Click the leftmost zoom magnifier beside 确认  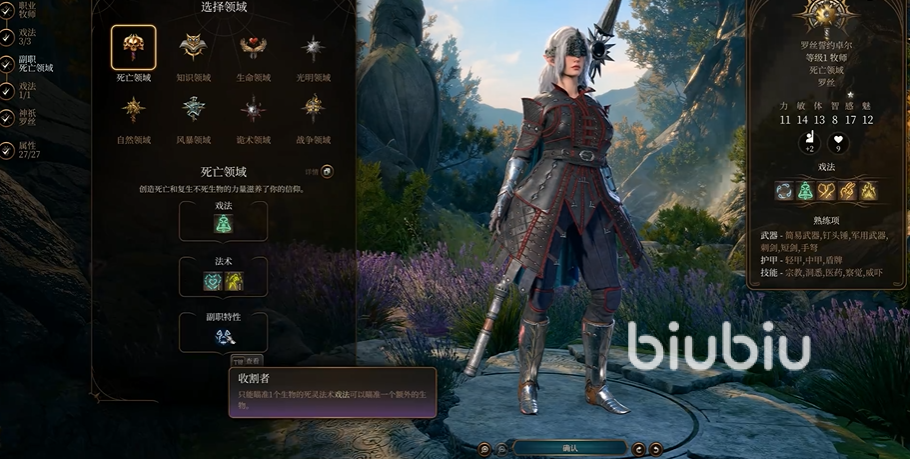point(484,448)
